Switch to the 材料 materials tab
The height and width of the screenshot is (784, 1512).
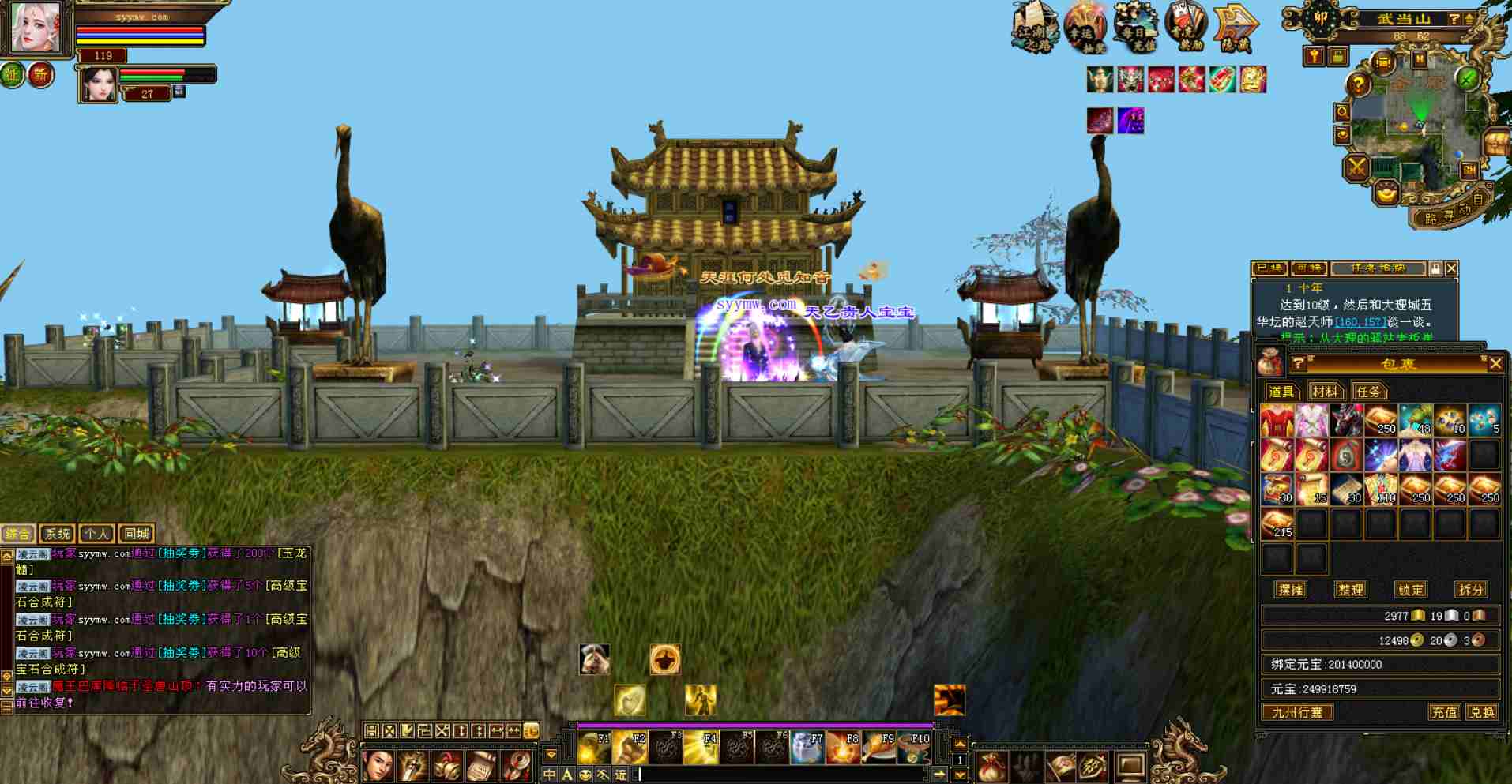(x=1324, y=392)
